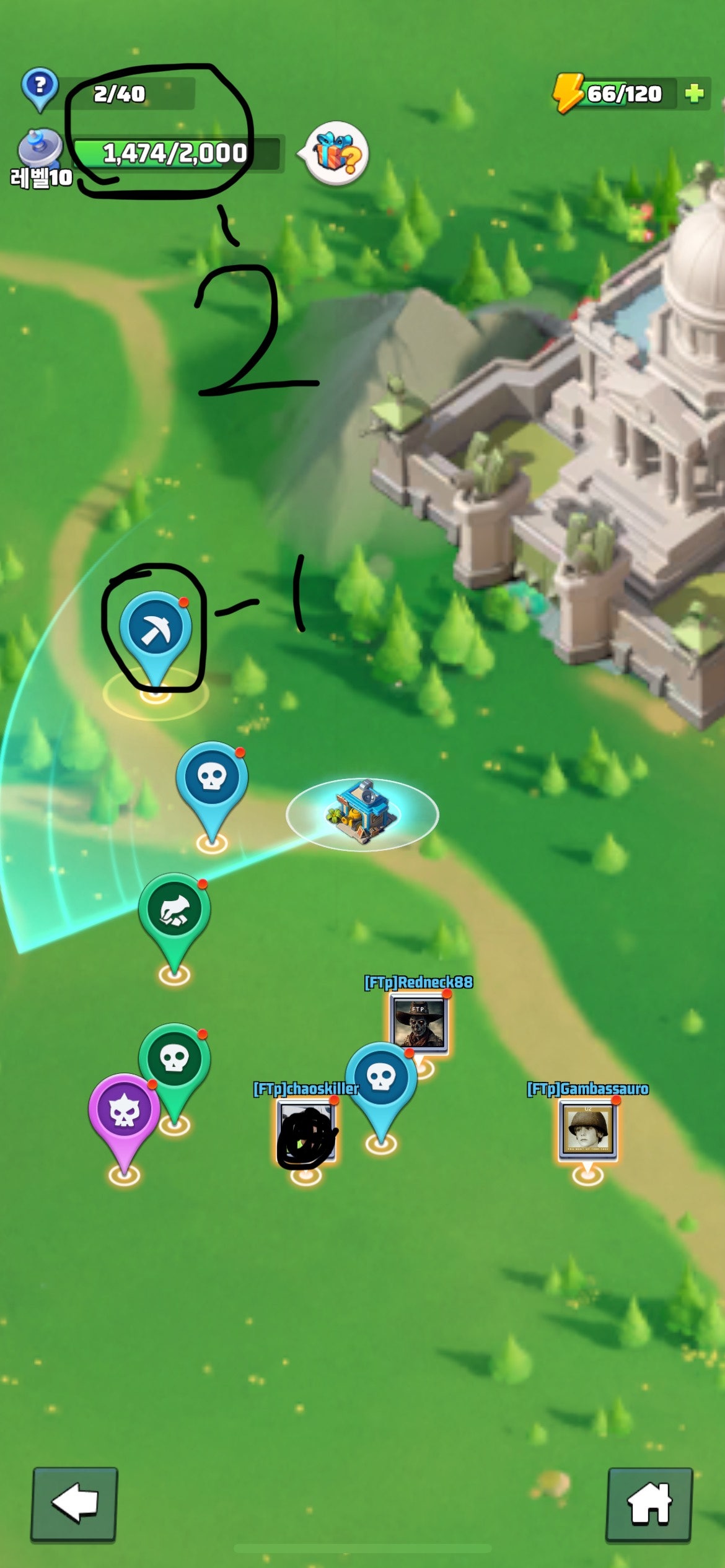Select the purple horned skull boss marker
Image resolution: width=725 pixels, height=1568 pixels.
pyautogui.click(x=124, y=1111)
